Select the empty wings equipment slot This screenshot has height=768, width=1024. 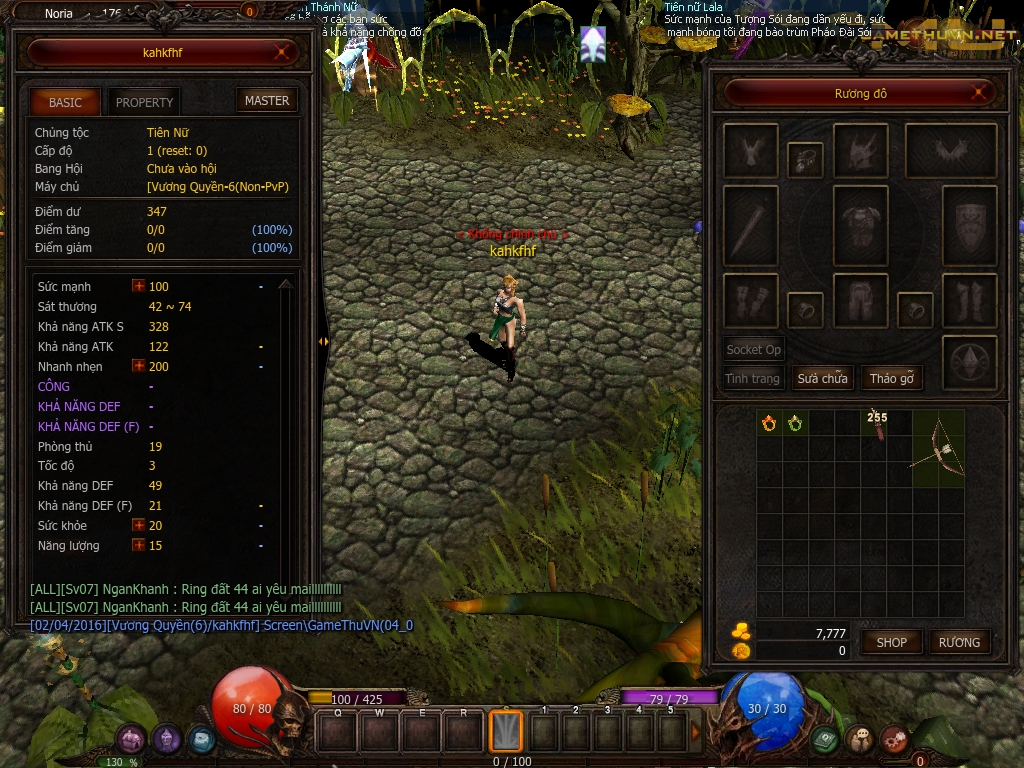pyautogui.click(x=950, y=150)
